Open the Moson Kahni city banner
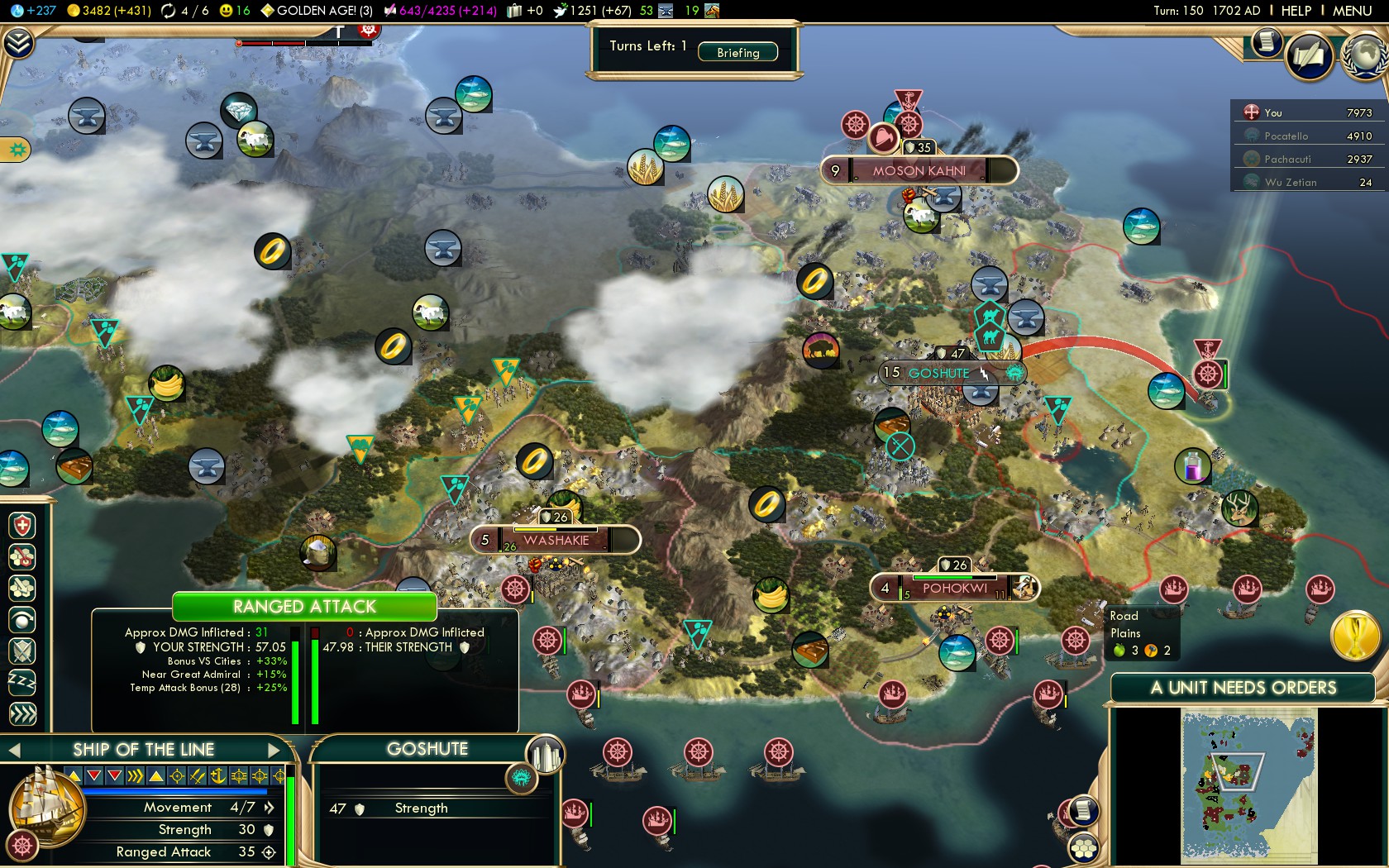This screenshot has width=1389, height=868. [x=919, y=171]
